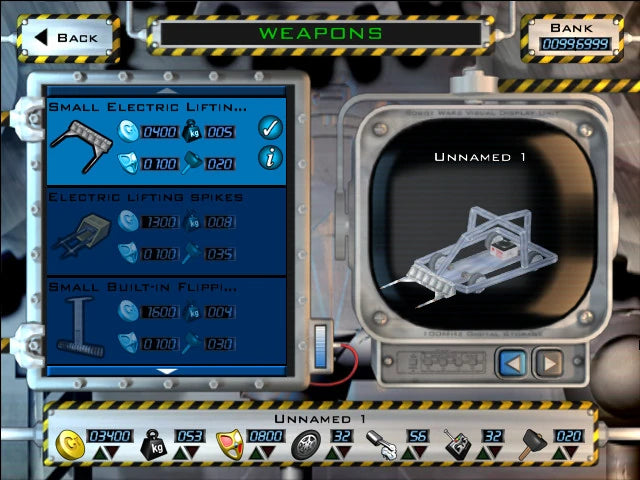The image size is (640, 480).
Task: Click the right arrow under robot preview
Action: pos(547,362)
